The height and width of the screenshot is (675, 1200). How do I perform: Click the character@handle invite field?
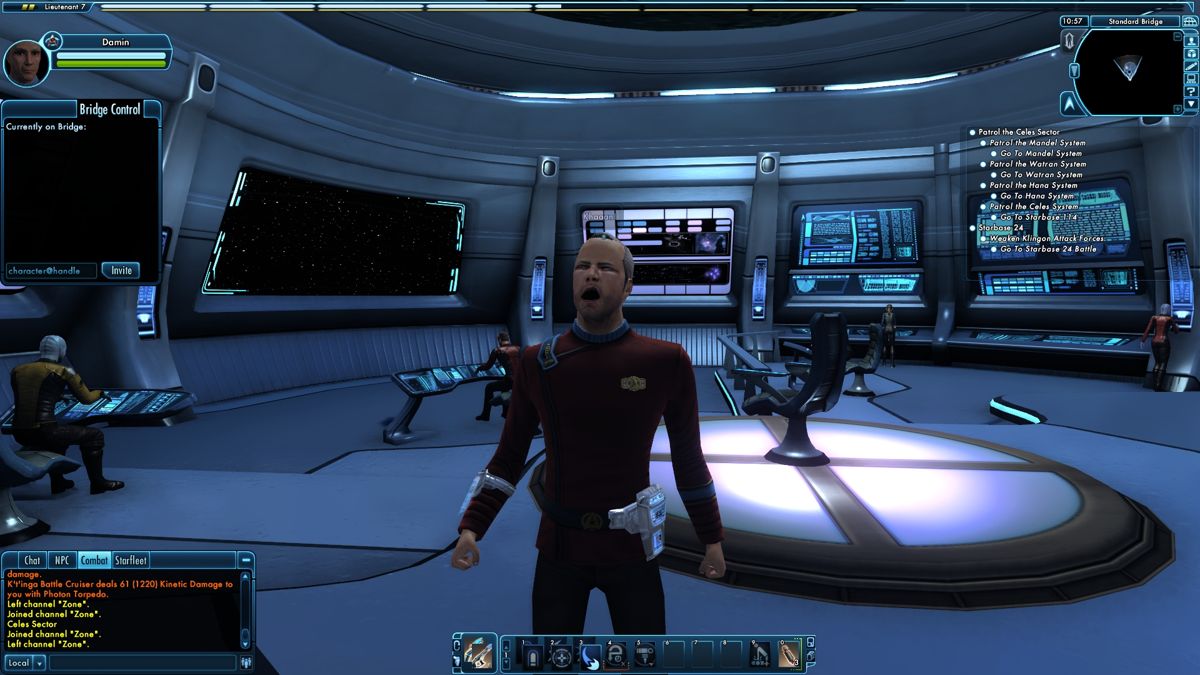[51, 270]
